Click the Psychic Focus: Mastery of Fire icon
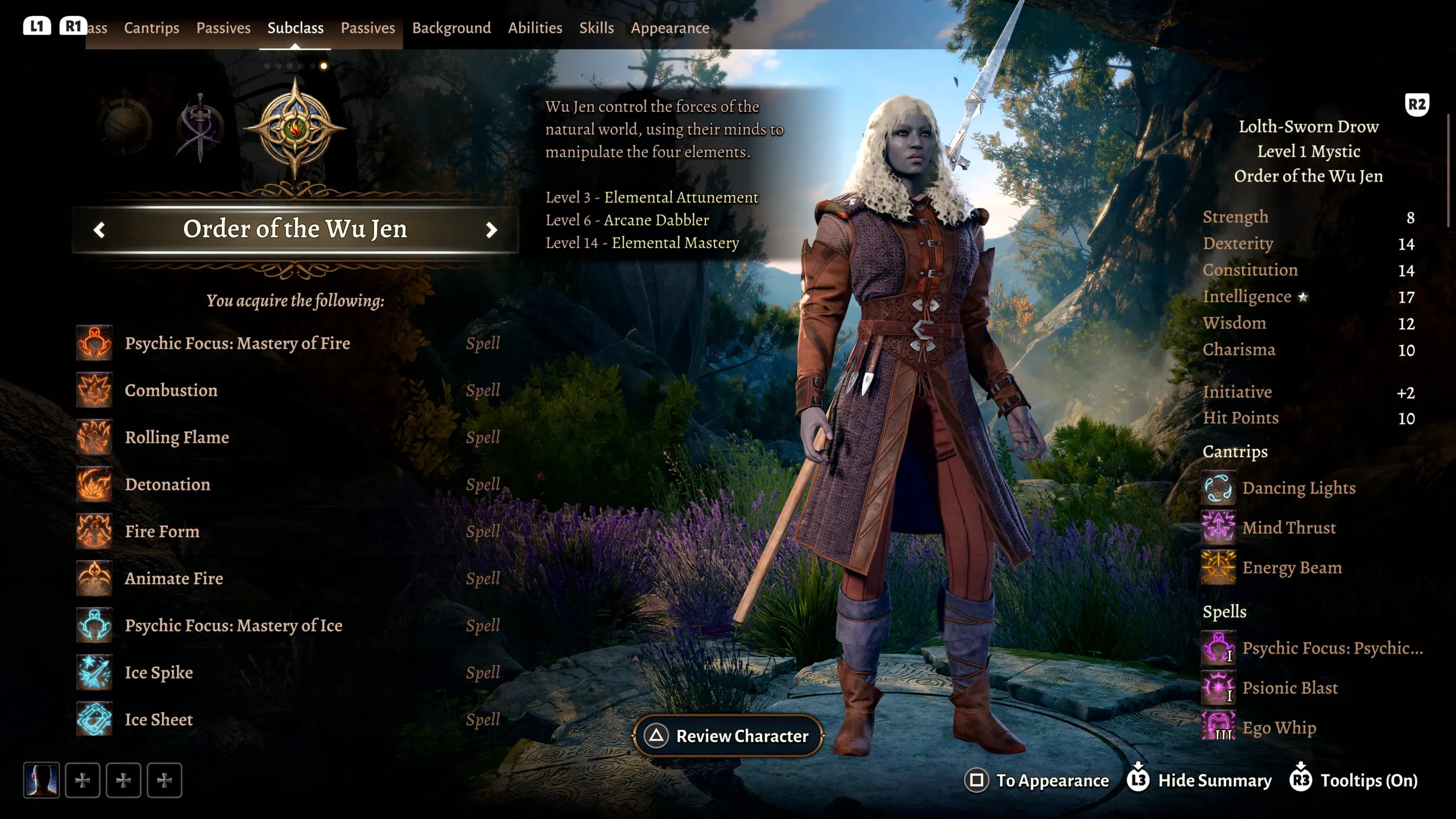The width and height of the screenshot is (1456, 819). (94, 343)
